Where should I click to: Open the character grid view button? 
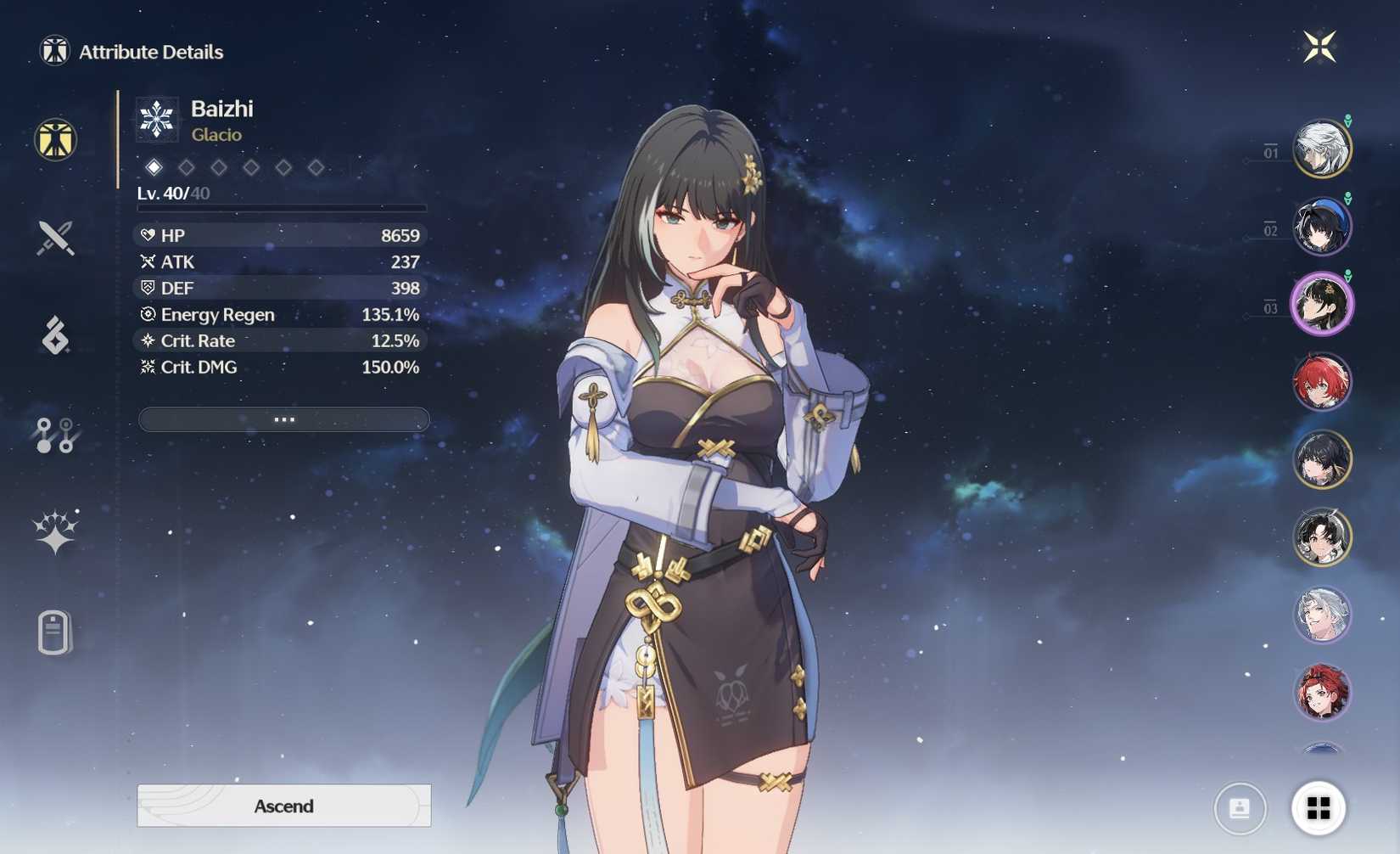coord(1318,808)
